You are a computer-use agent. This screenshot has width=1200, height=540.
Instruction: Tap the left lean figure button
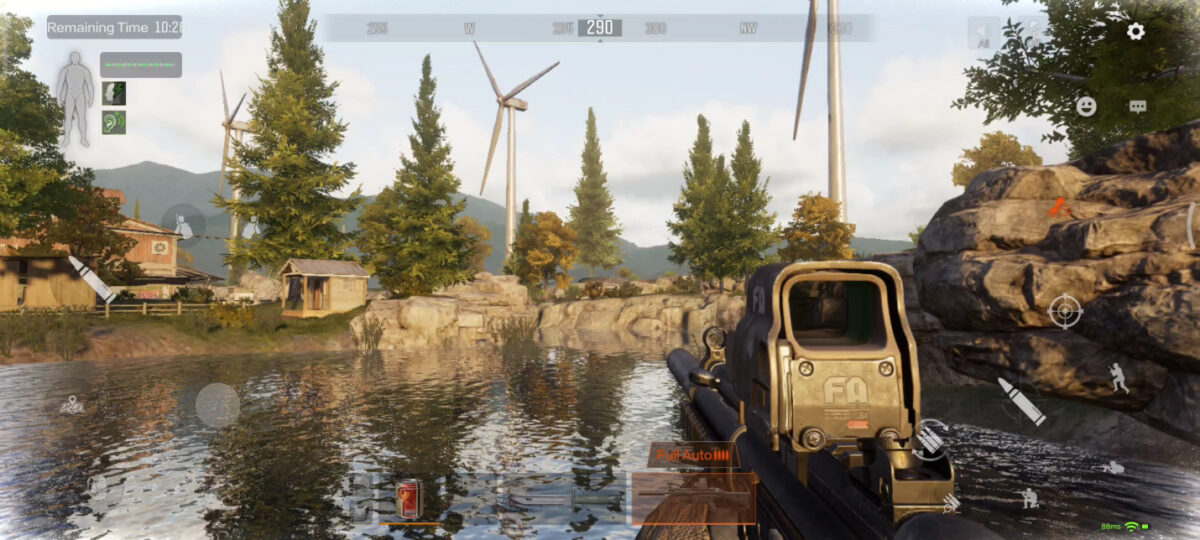(184, 227)
